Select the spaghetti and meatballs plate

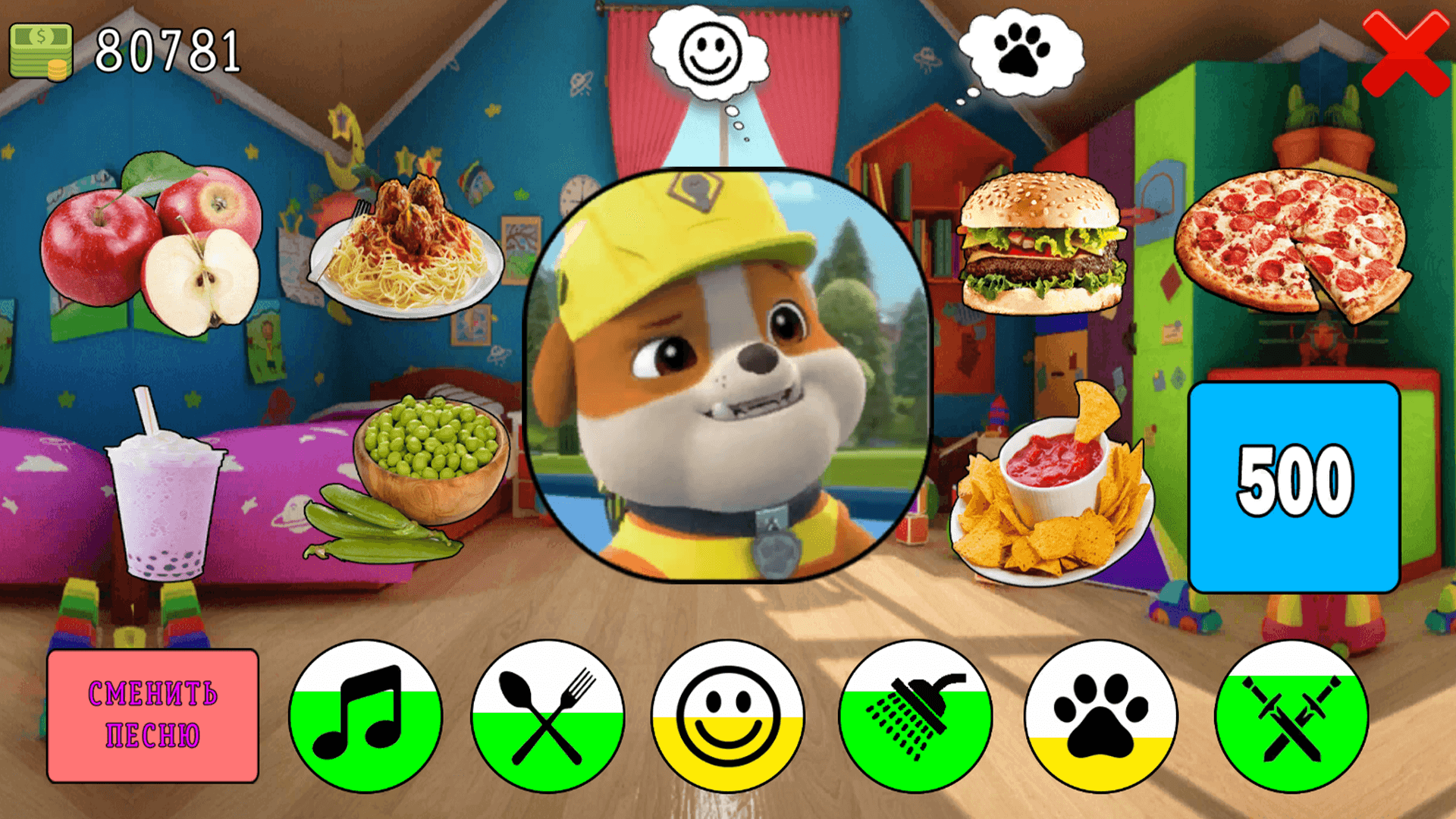406,250
